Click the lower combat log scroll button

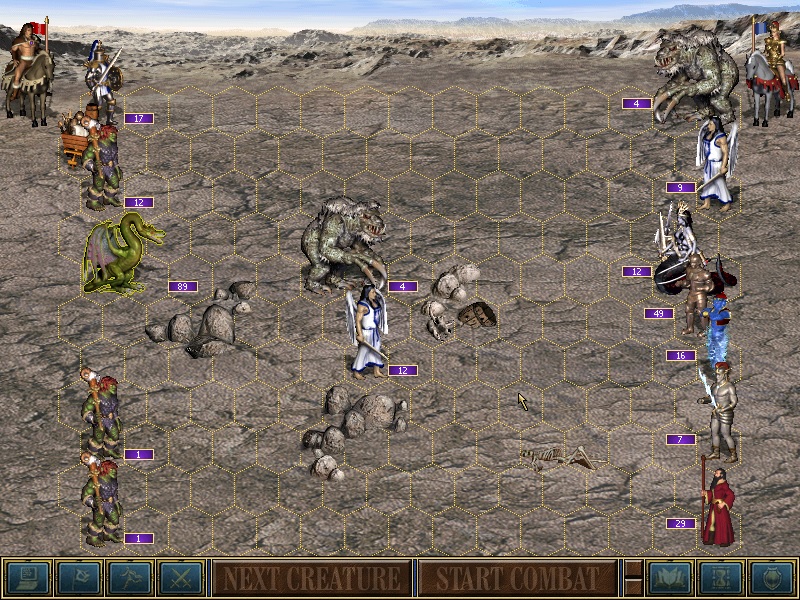point(633,588)
